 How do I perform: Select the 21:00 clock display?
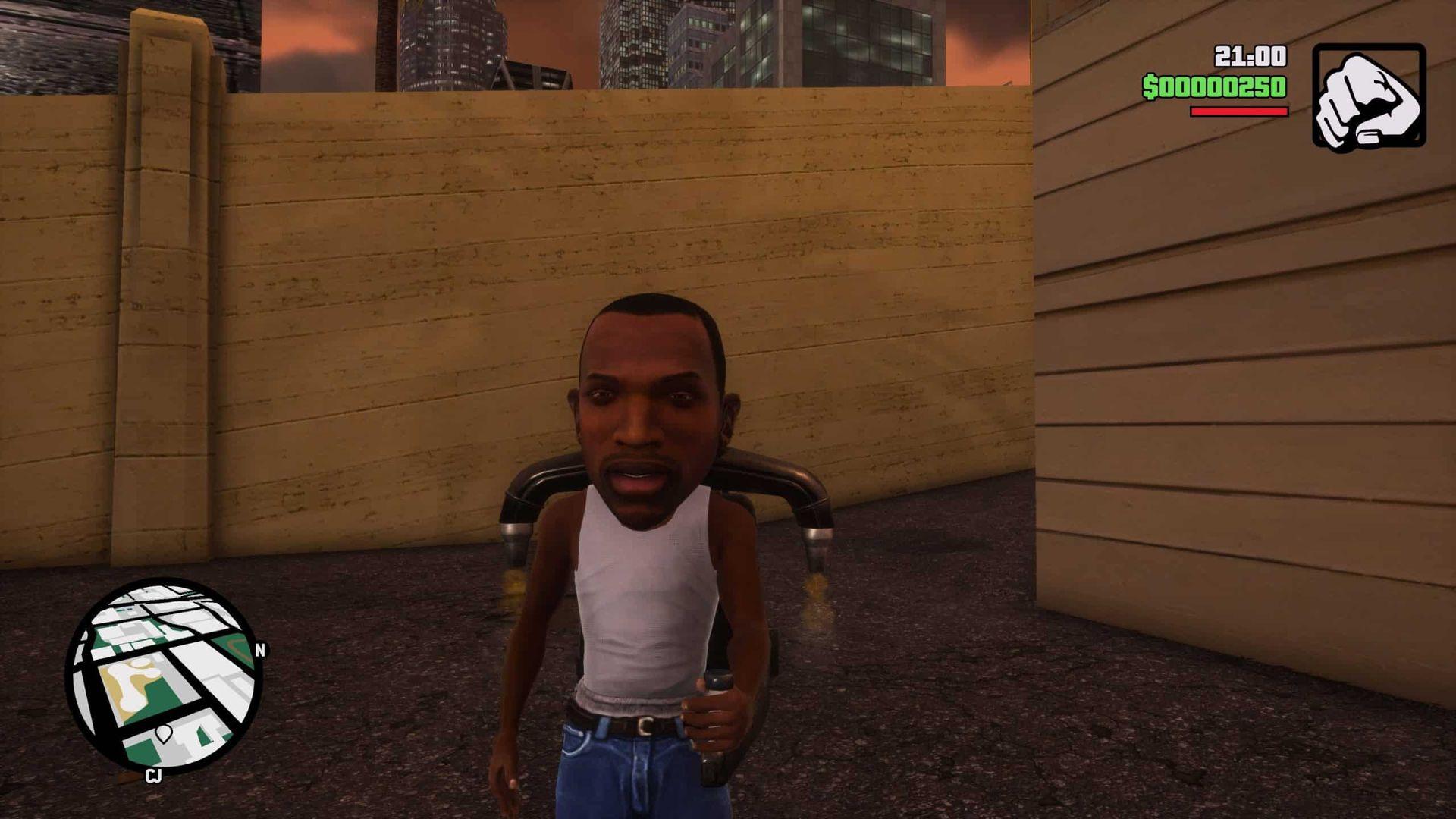click(1250, 55)
